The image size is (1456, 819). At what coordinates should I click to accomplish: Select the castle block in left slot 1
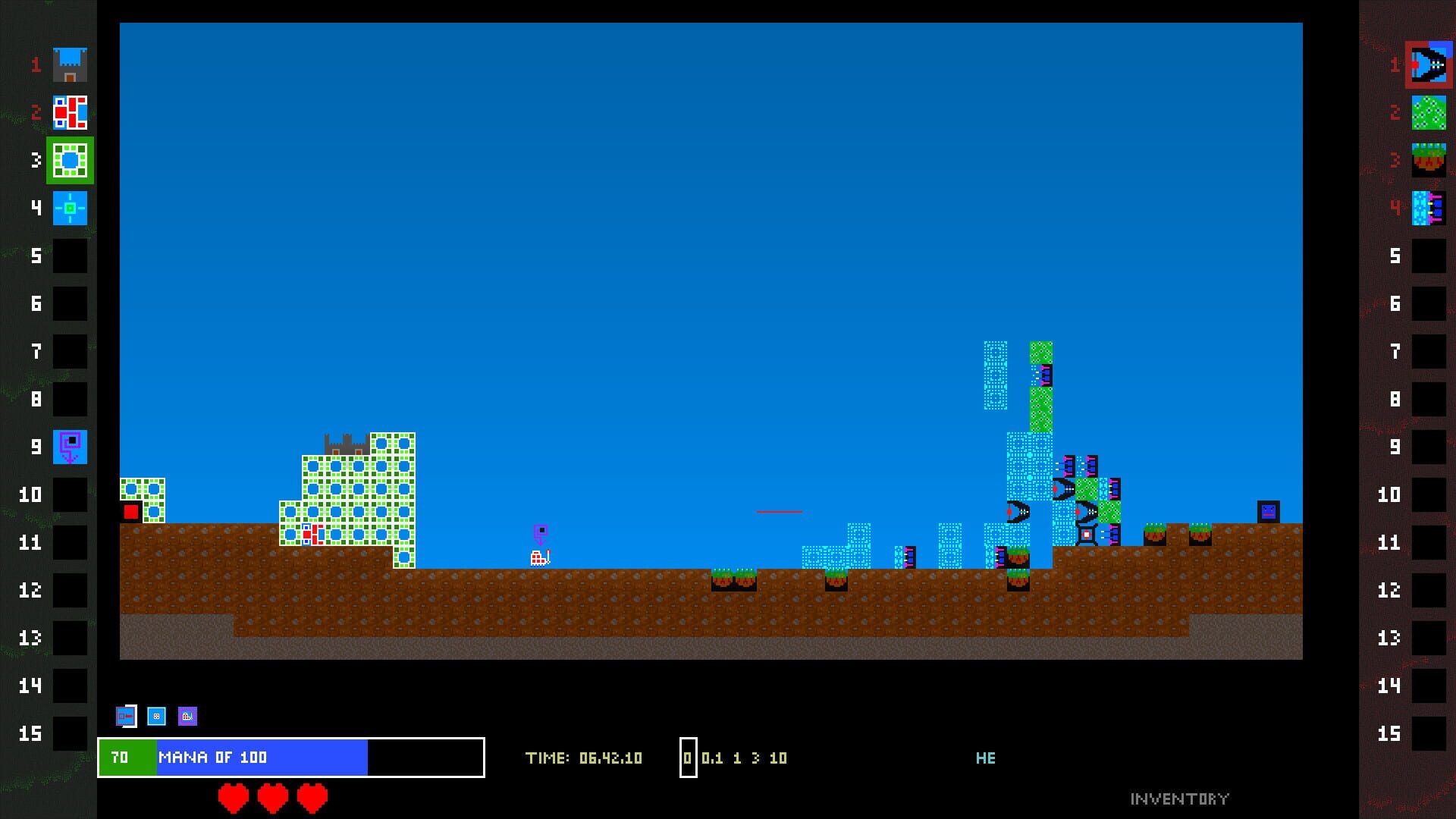pos(69,64)
